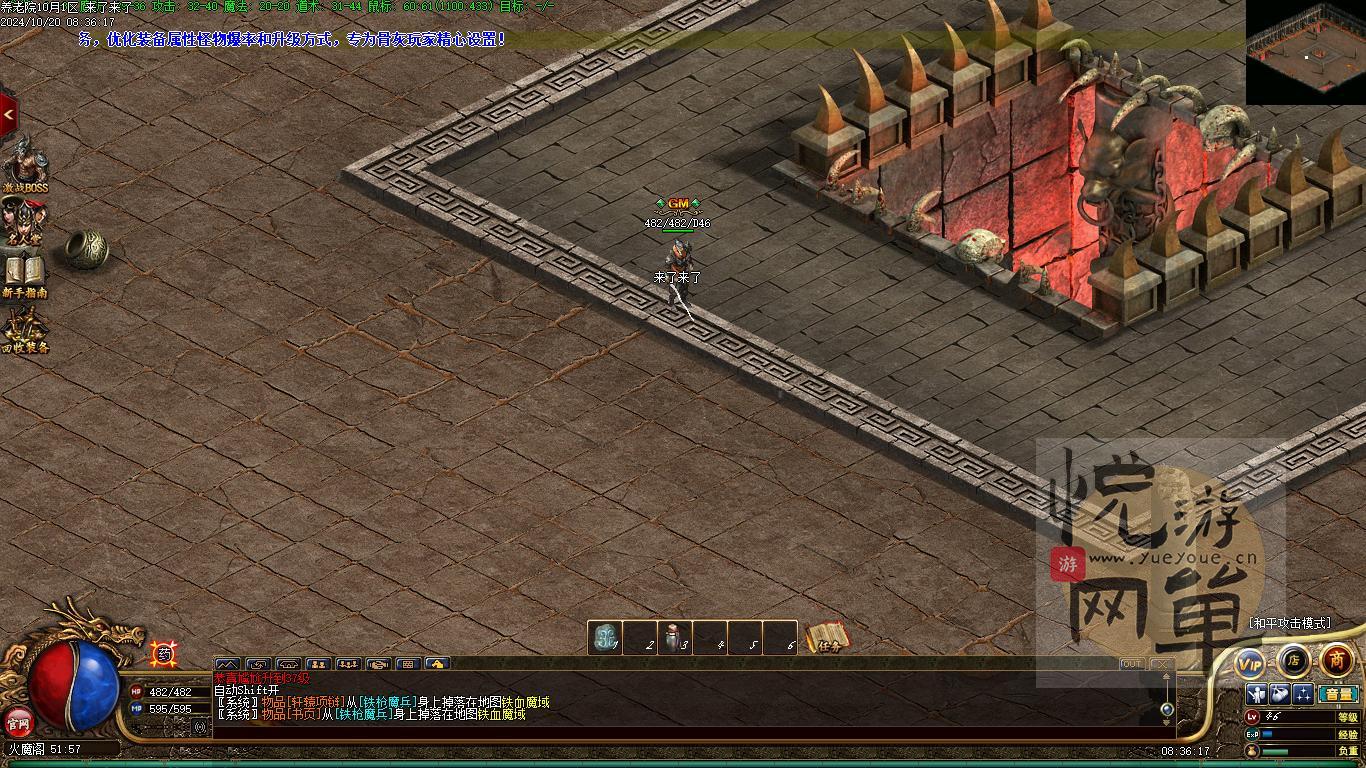The width and height of the screenshot is (1366, 768).
Task: Click the minimap in the corner
Action: pyautogui.click(x=1305, y=52)
